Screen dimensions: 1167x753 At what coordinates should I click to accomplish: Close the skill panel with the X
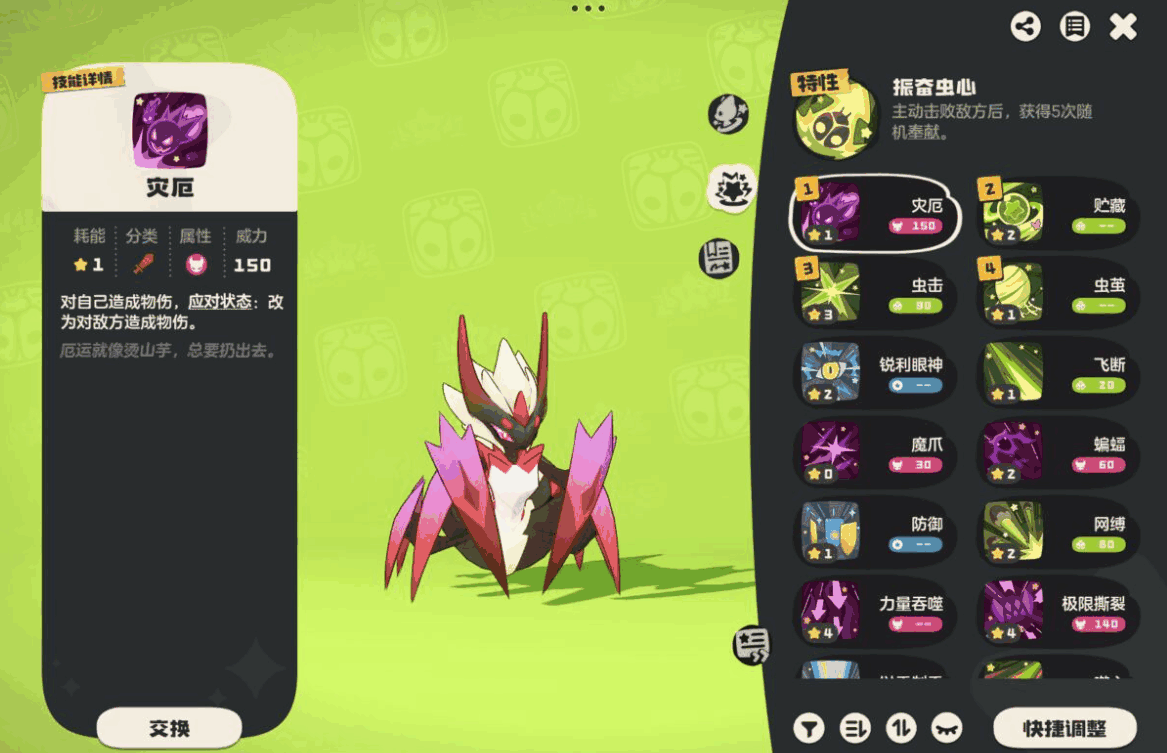pos(1123,27)
